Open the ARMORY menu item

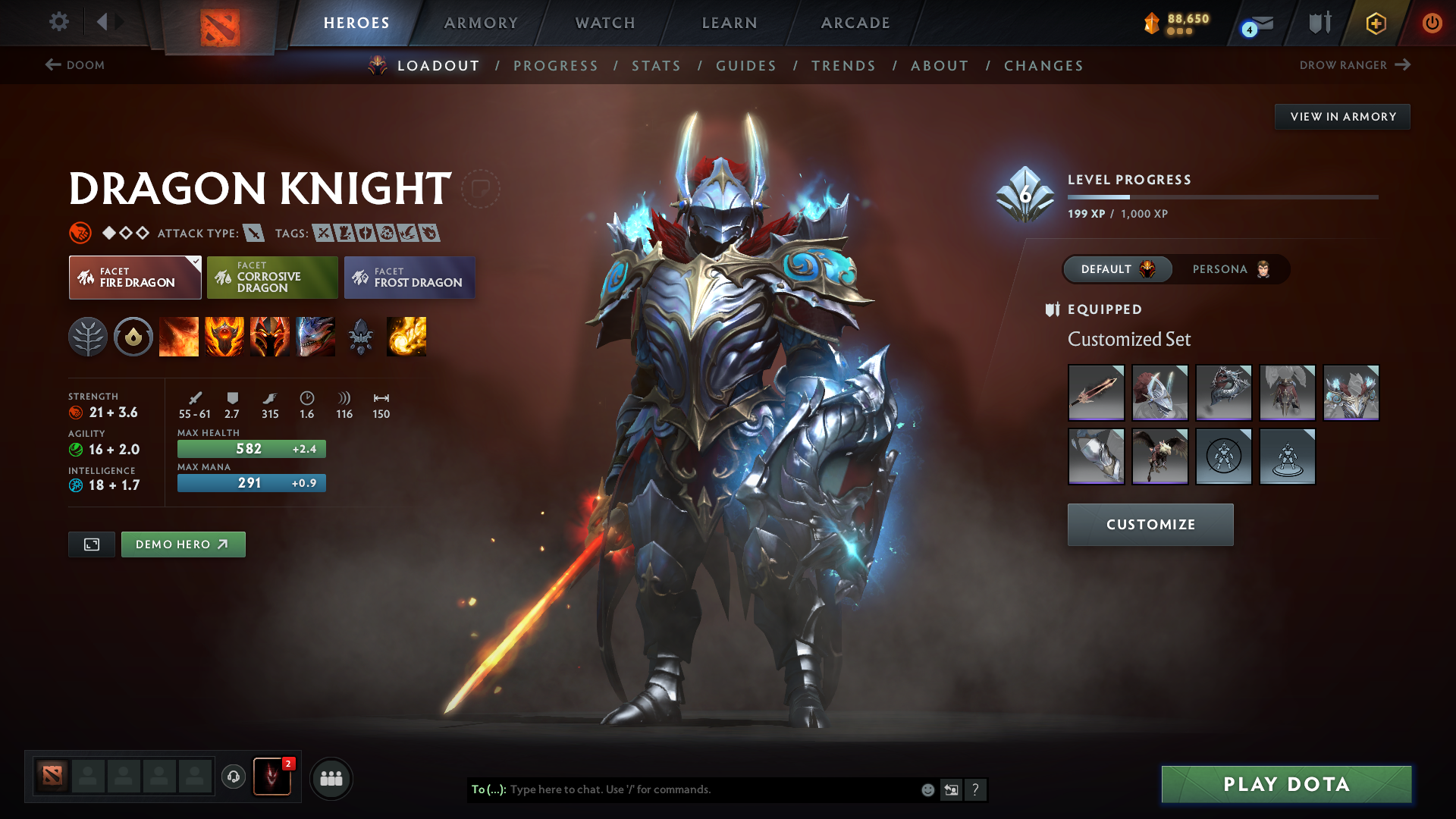click(481, 23)
